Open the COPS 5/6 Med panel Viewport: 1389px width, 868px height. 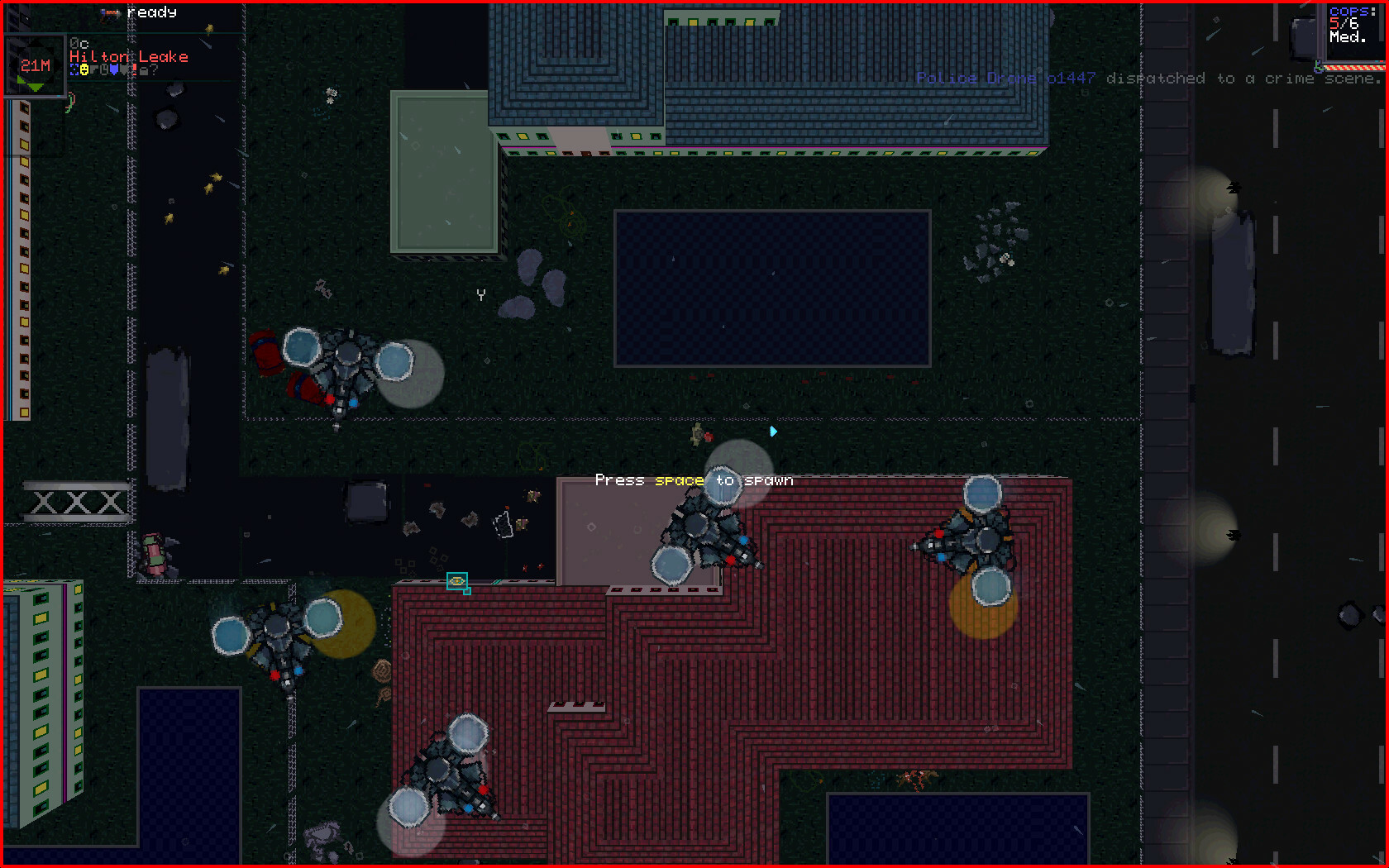[x=1353, y=26]
